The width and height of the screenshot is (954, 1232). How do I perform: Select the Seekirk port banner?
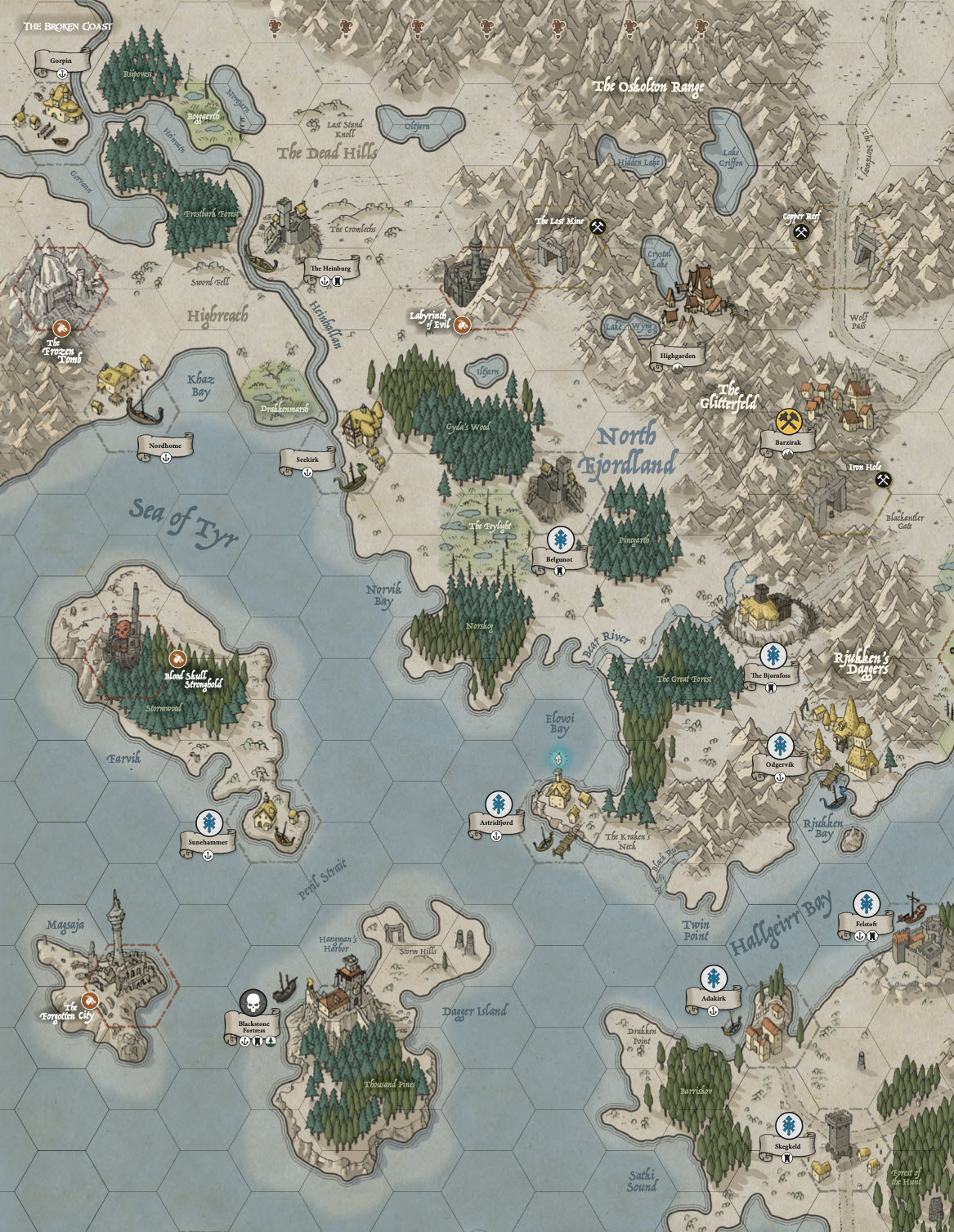coord(307,460)
